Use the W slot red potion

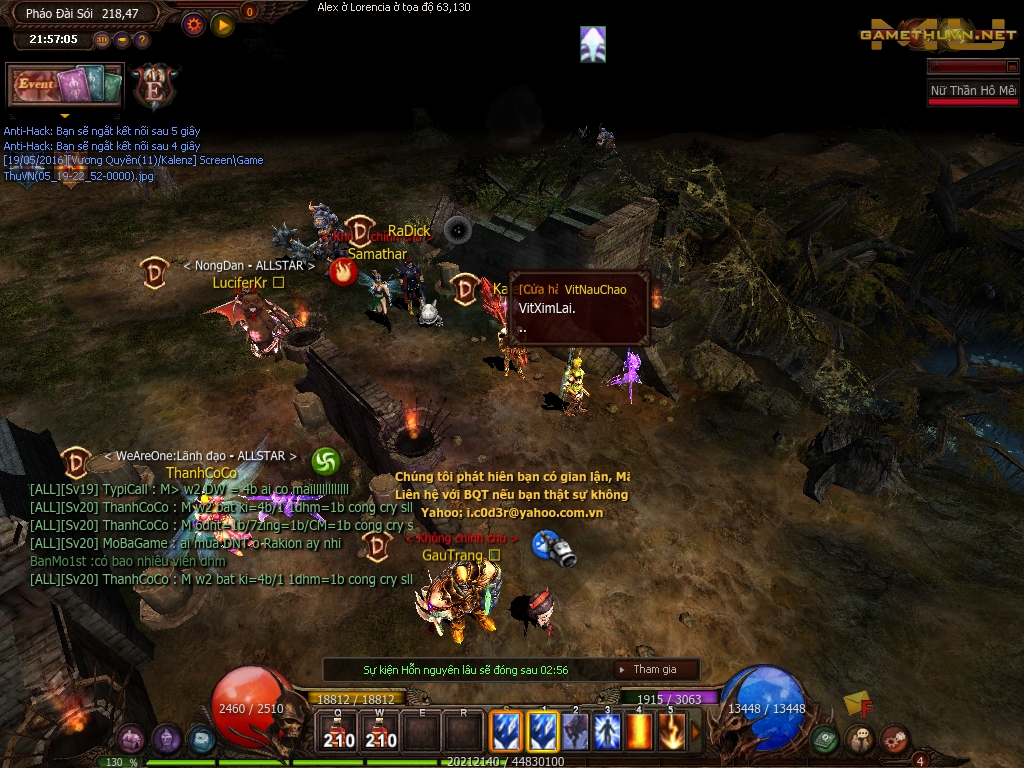click(x=380, y=731)
